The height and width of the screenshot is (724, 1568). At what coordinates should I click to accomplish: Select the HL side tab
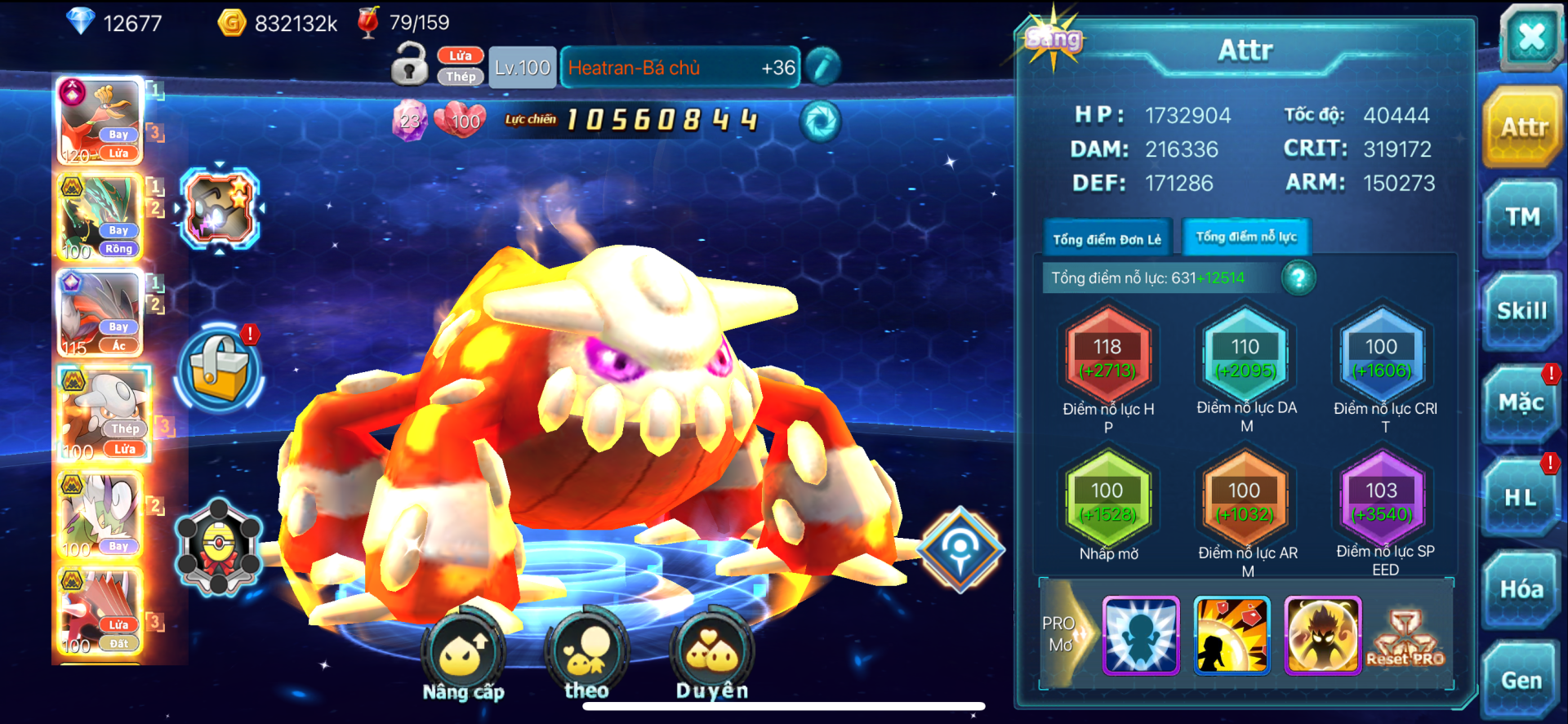tap(1521, 497)
